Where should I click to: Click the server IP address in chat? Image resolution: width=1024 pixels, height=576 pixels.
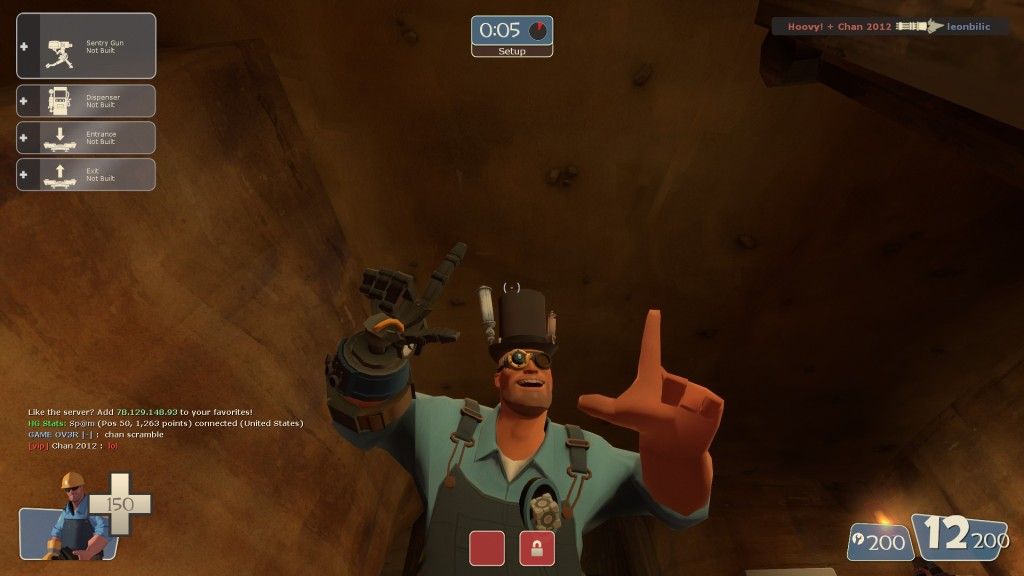147,412
